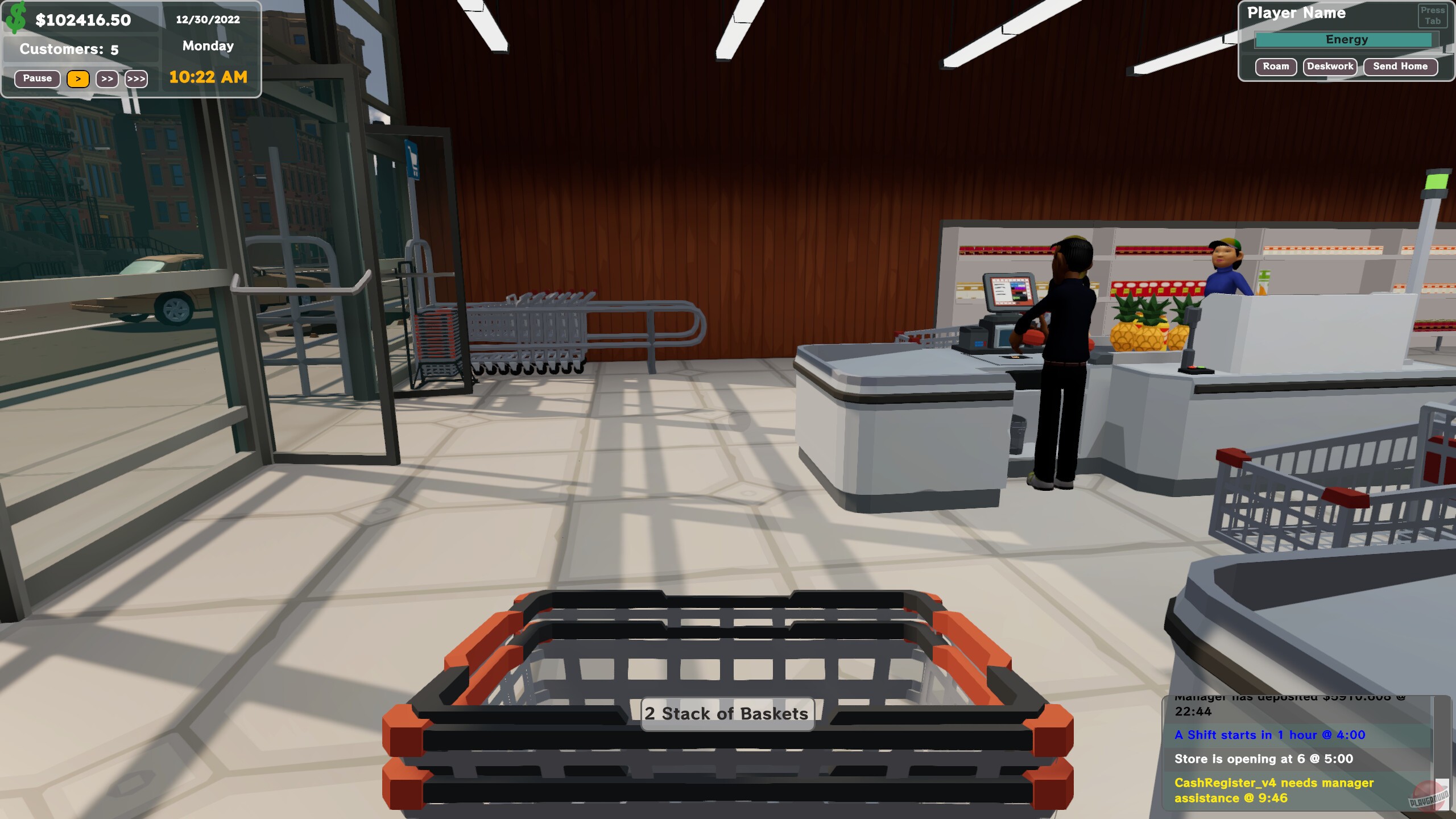This screenshot has height=819, width=1456.
Task: Select the single-arrow normal speed control
Action: (x=78, y=79)
